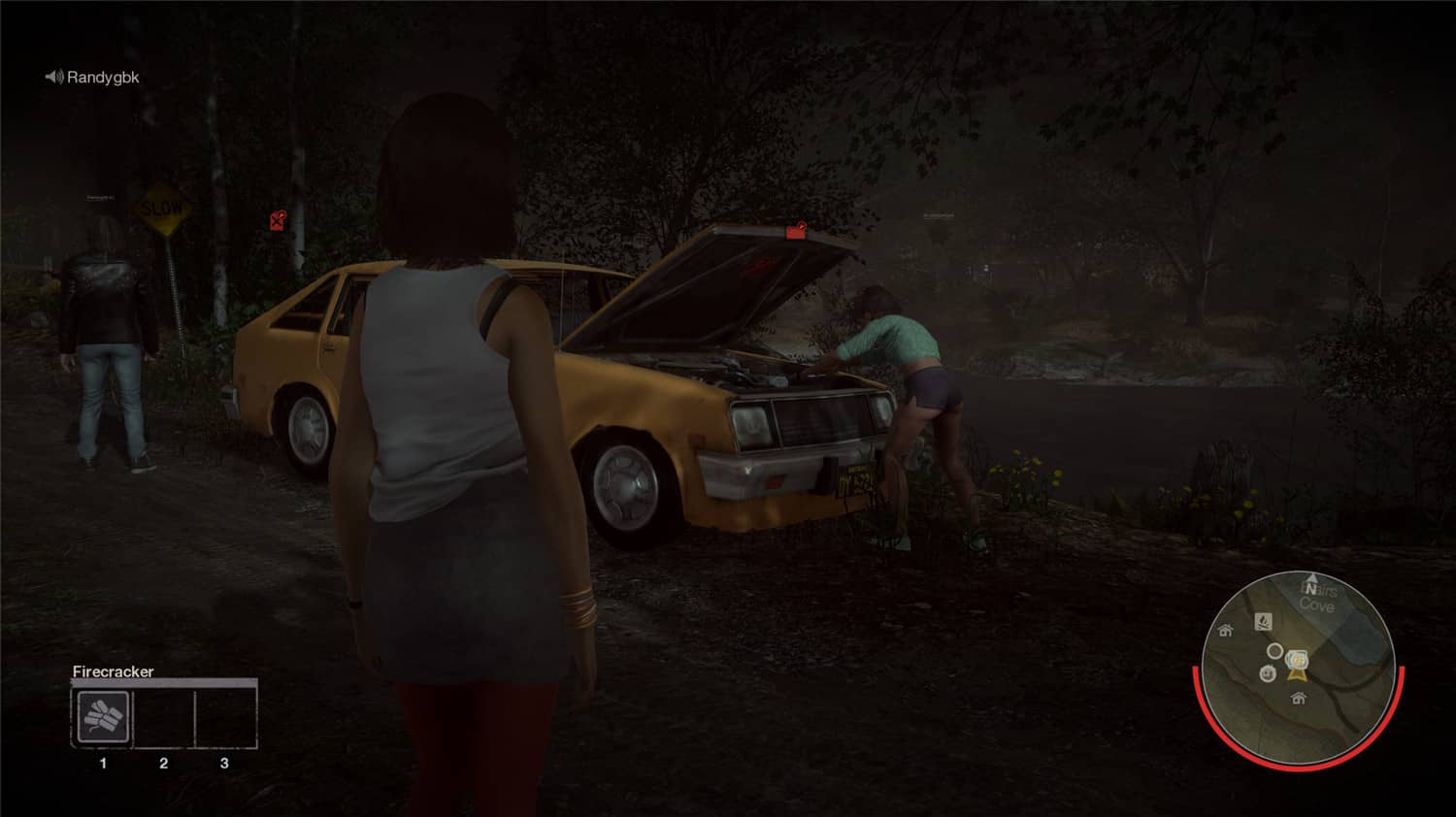Click the upper-left cabin icon on the minimap
Image resolution: width=1456 pixels, height=817 pixels.
click(1225, 631)
